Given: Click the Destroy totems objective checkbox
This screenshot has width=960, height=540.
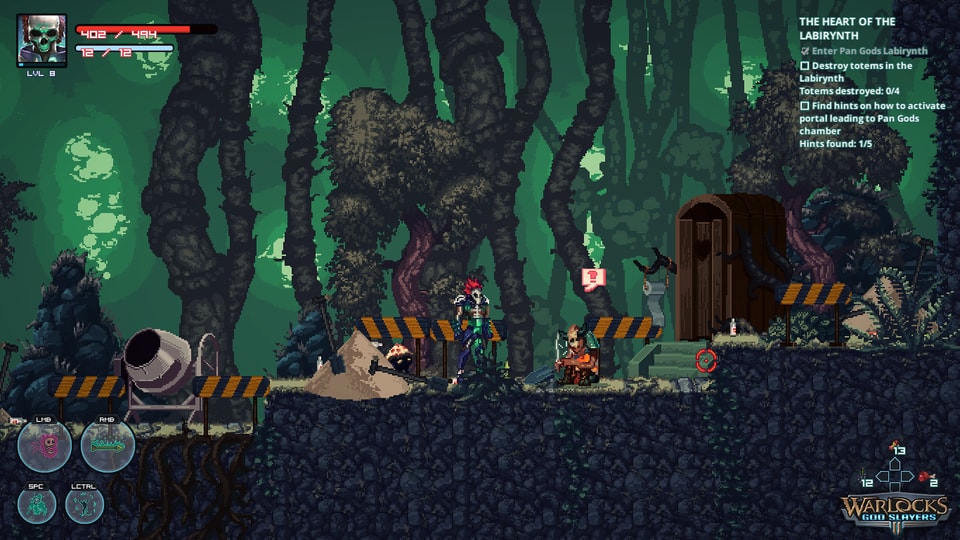Looking at the screenshot, I should click(804, 66).
